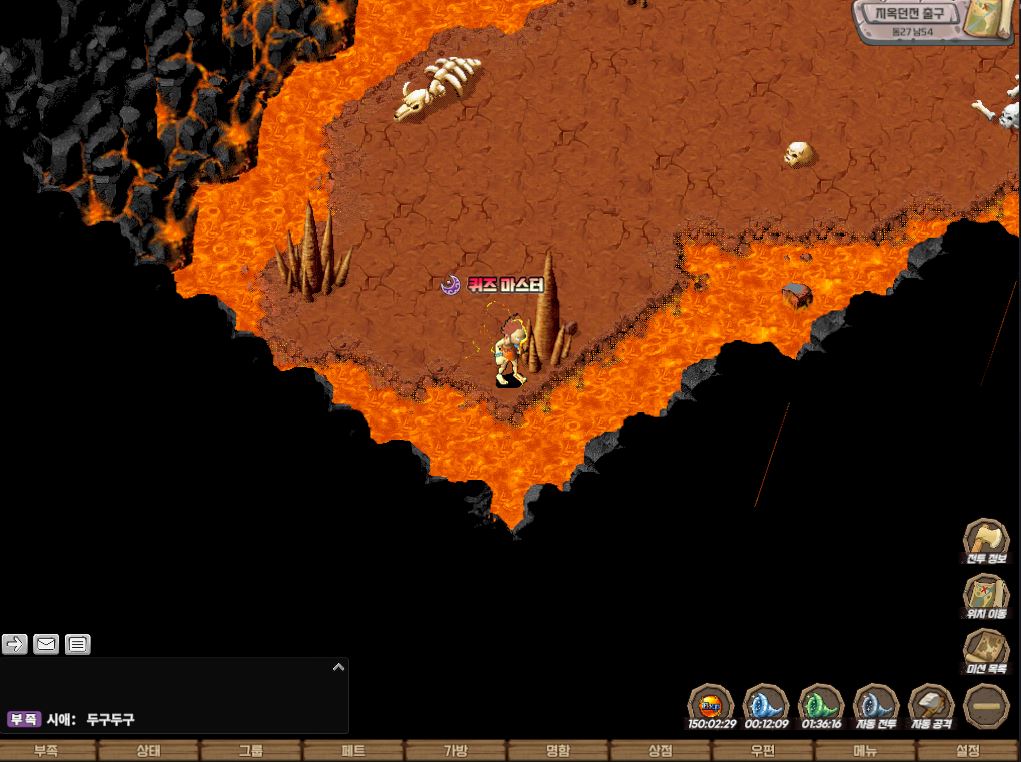The height and width of the screenshot is (762, 1021).
Task: Toggle 자동 공격 auto attack hammer icon
Action: point(931,703)
